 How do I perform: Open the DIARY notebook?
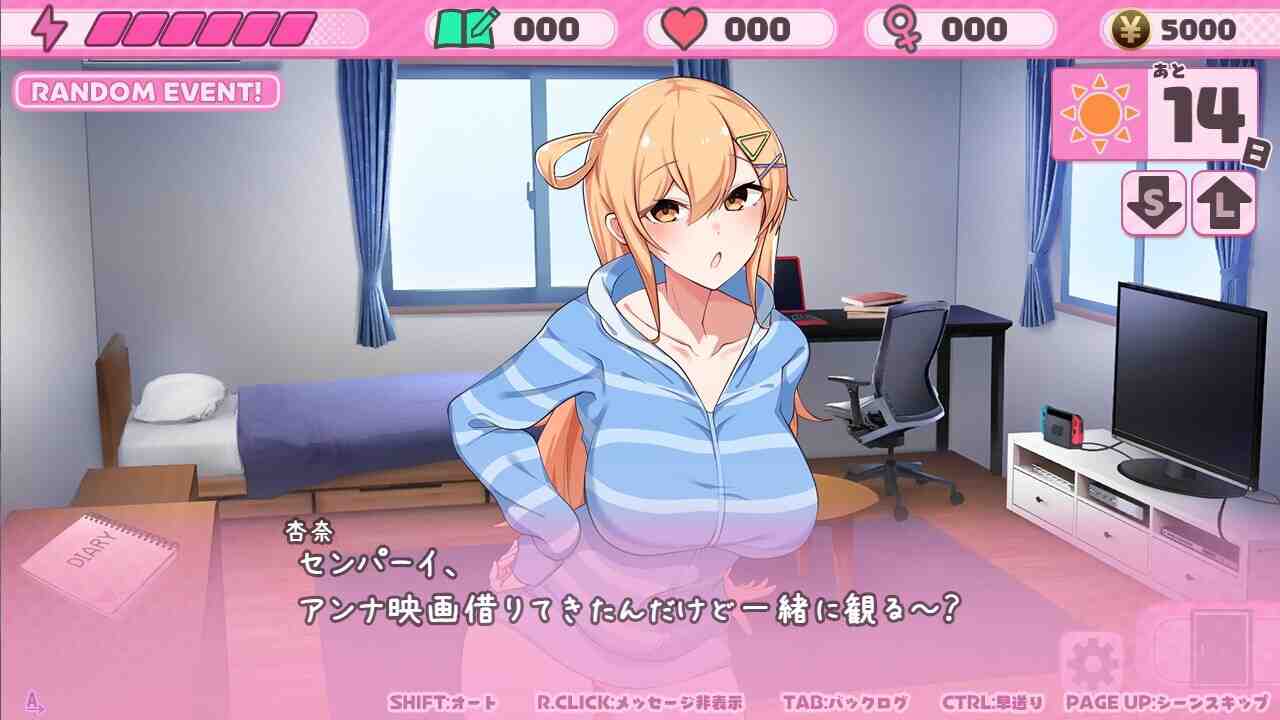coord(98,561)
